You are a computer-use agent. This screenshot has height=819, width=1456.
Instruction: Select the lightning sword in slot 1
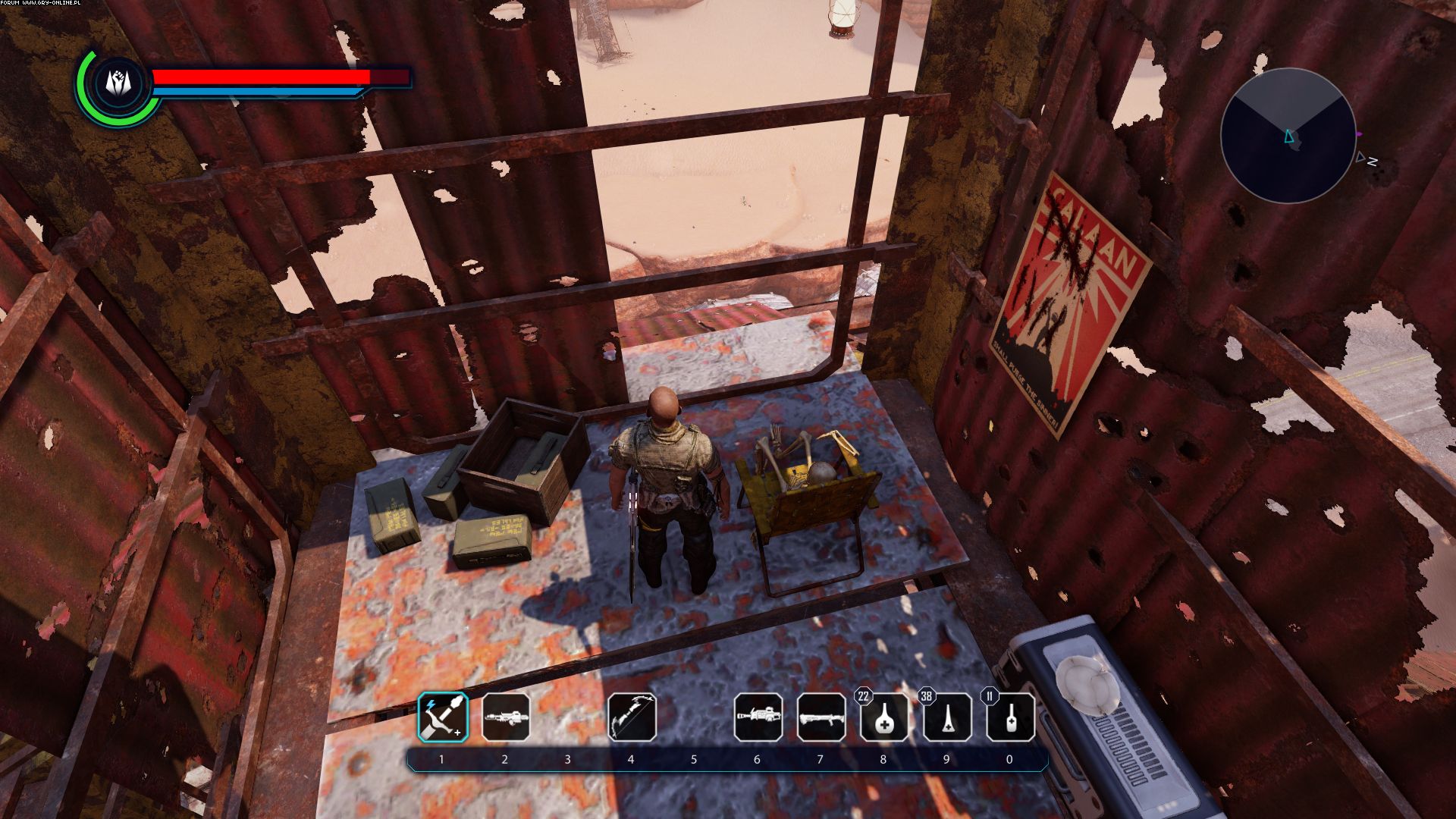pyautogui.click(x=443, y=717)
